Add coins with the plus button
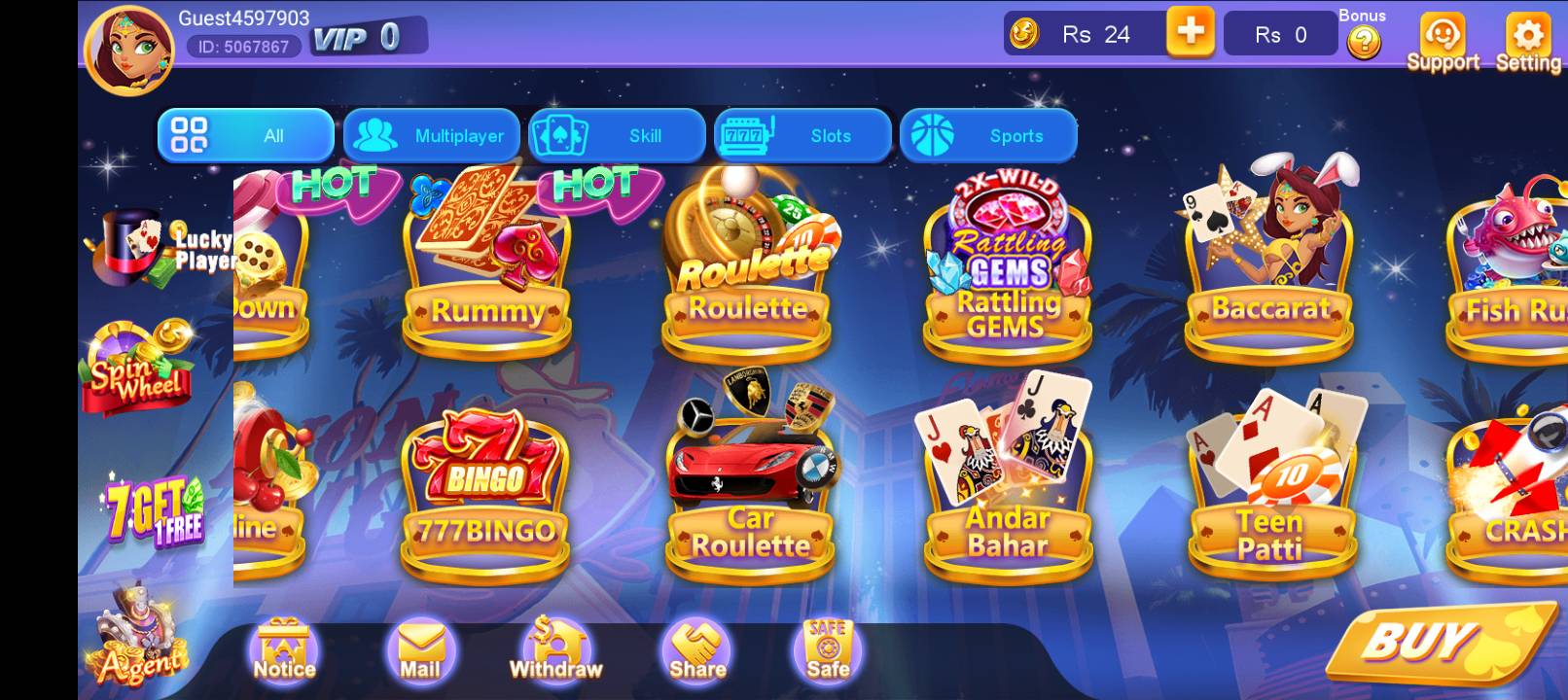Screen dimensions: 1568x700 pyautogui.click(x=1191, y=32)
